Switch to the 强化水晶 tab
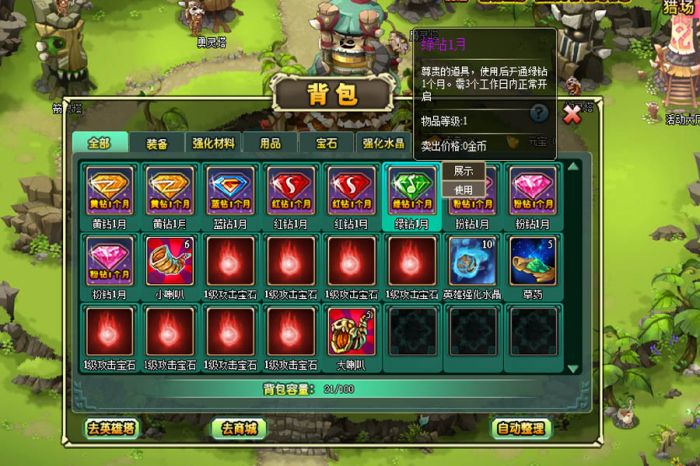Viewport: 700px width, 466px height. (383, 144)
